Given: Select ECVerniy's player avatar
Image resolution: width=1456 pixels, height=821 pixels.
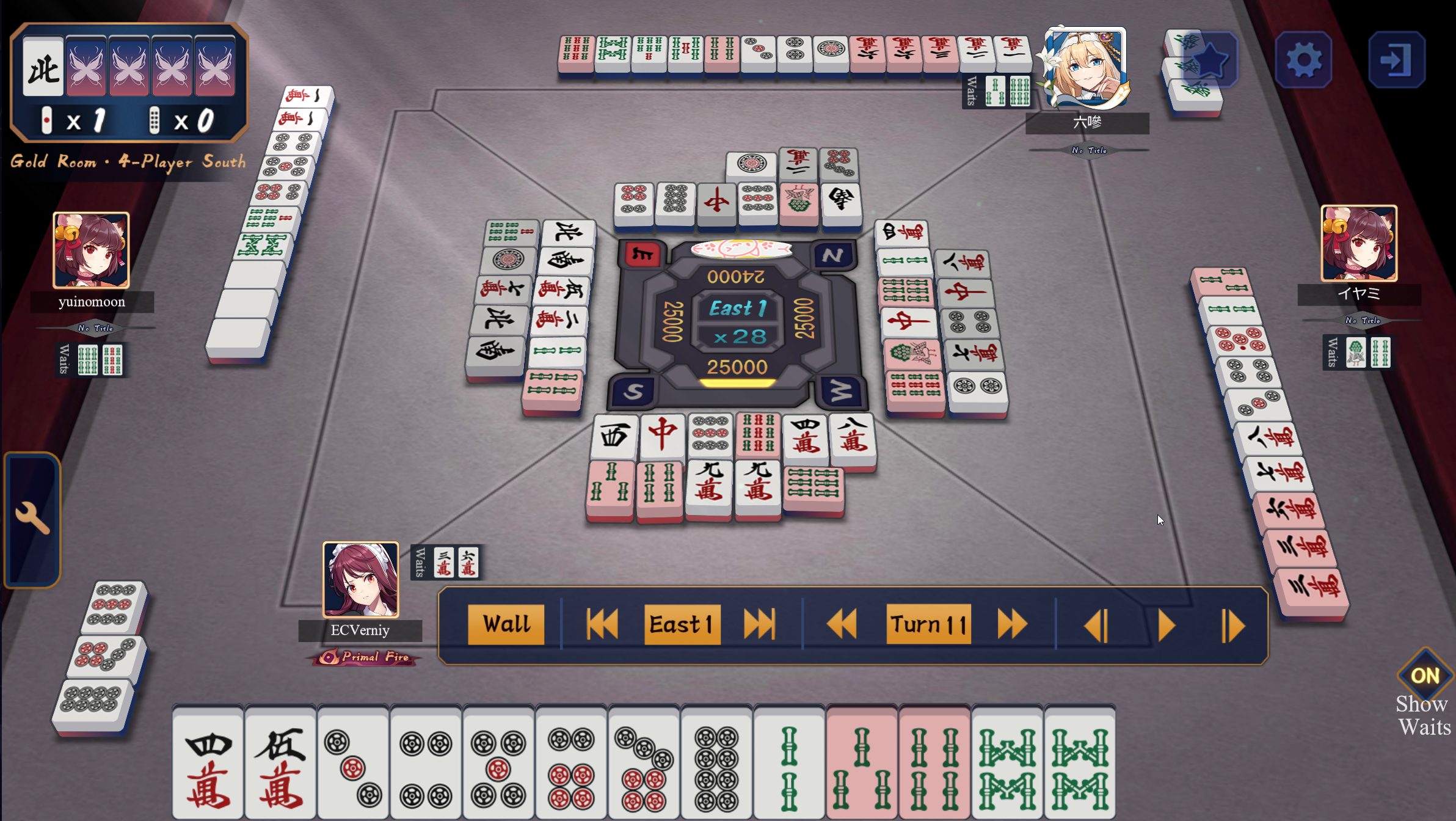Looking at the screenshot, I should [360, 579].
